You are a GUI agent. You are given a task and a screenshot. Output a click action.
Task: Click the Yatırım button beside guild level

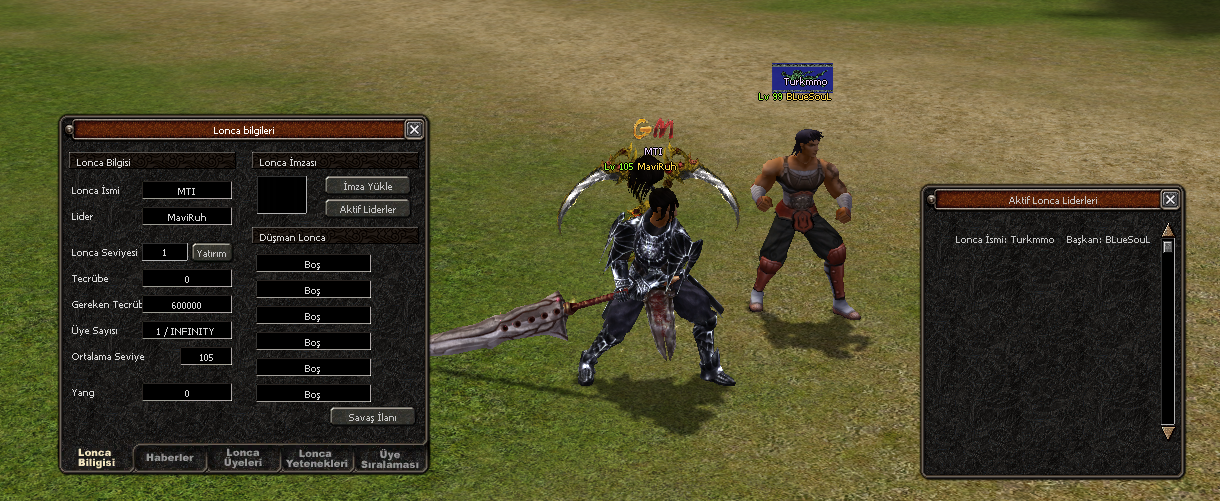pyautogui.click(x=212, y=253)
